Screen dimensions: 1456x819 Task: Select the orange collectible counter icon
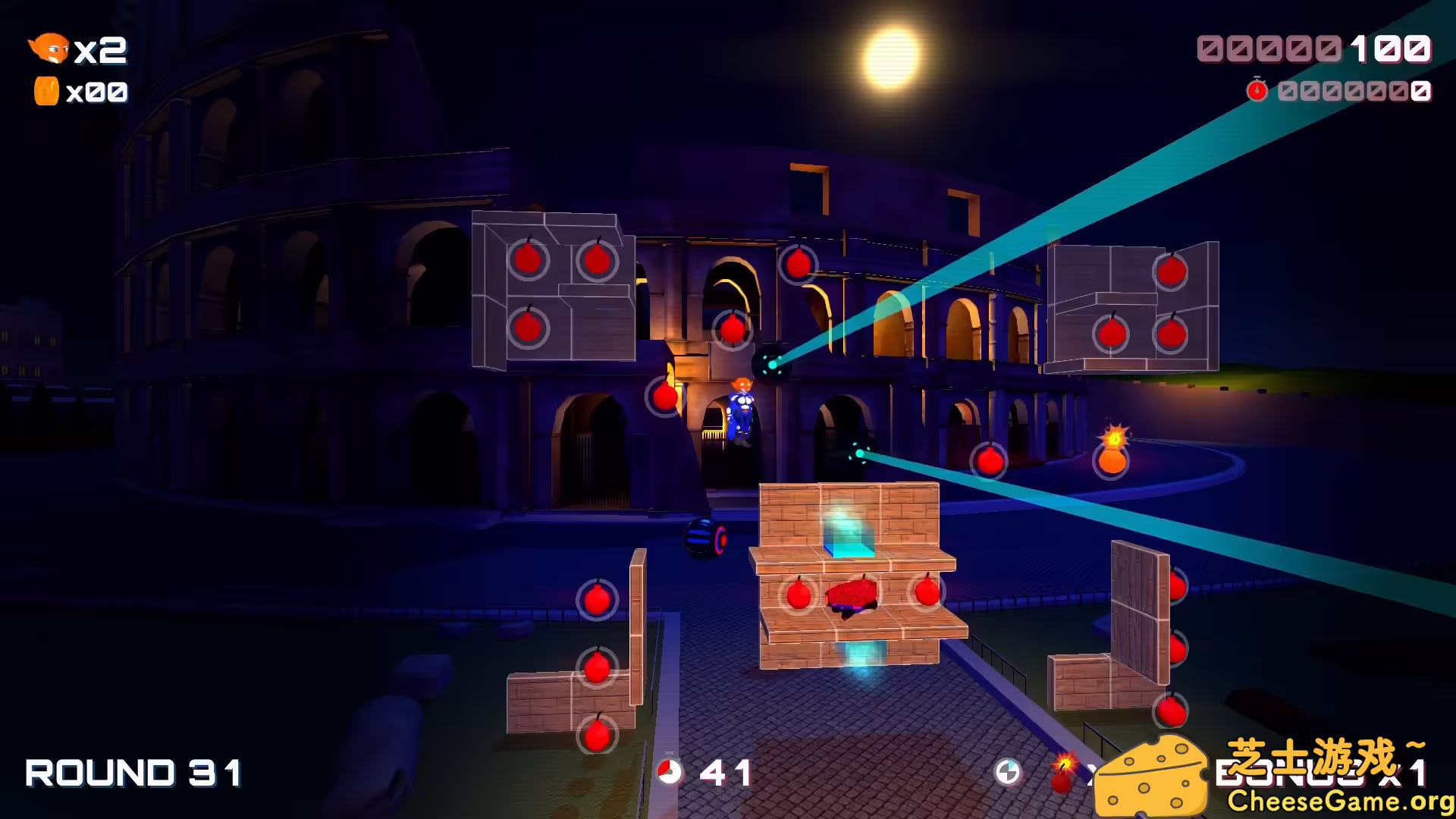point(45,91)
